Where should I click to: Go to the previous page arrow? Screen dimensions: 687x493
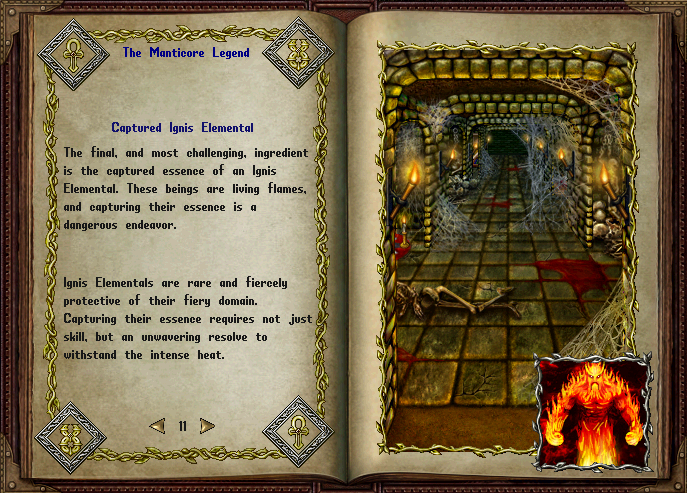[157, 426]
